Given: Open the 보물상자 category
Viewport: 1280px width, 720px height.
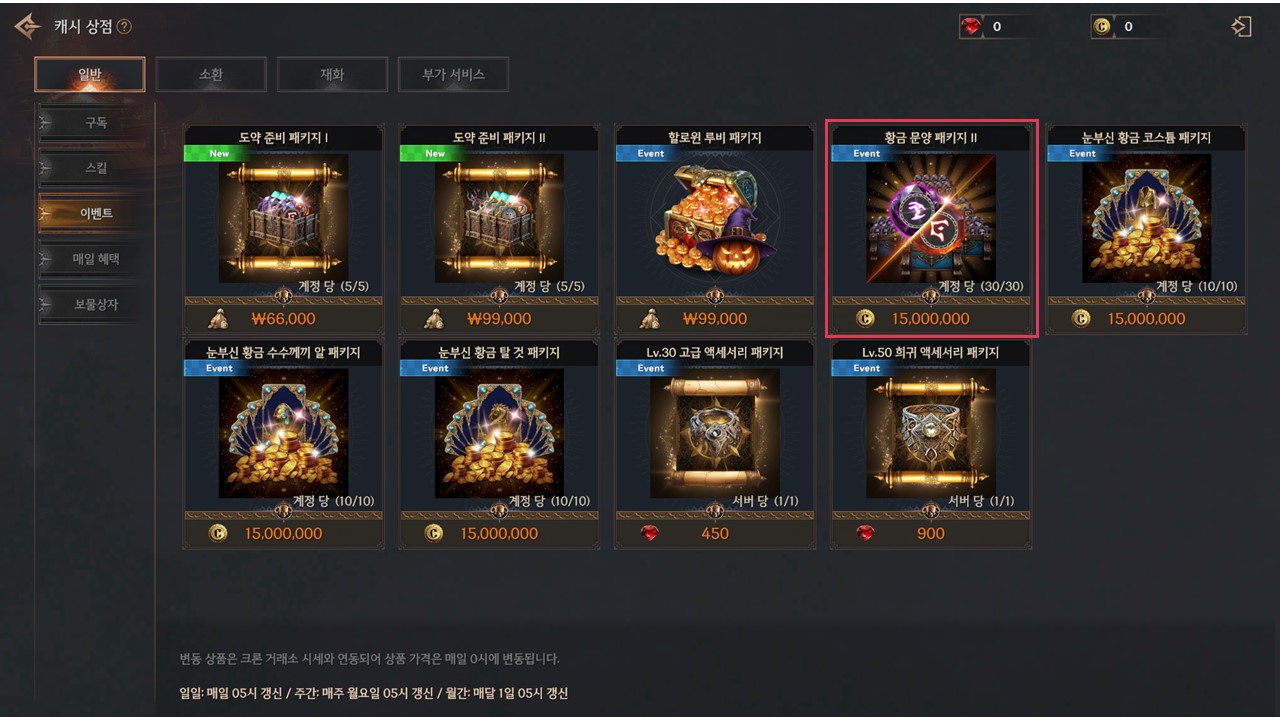Looking at the screenshot, I should click(95, 304).
